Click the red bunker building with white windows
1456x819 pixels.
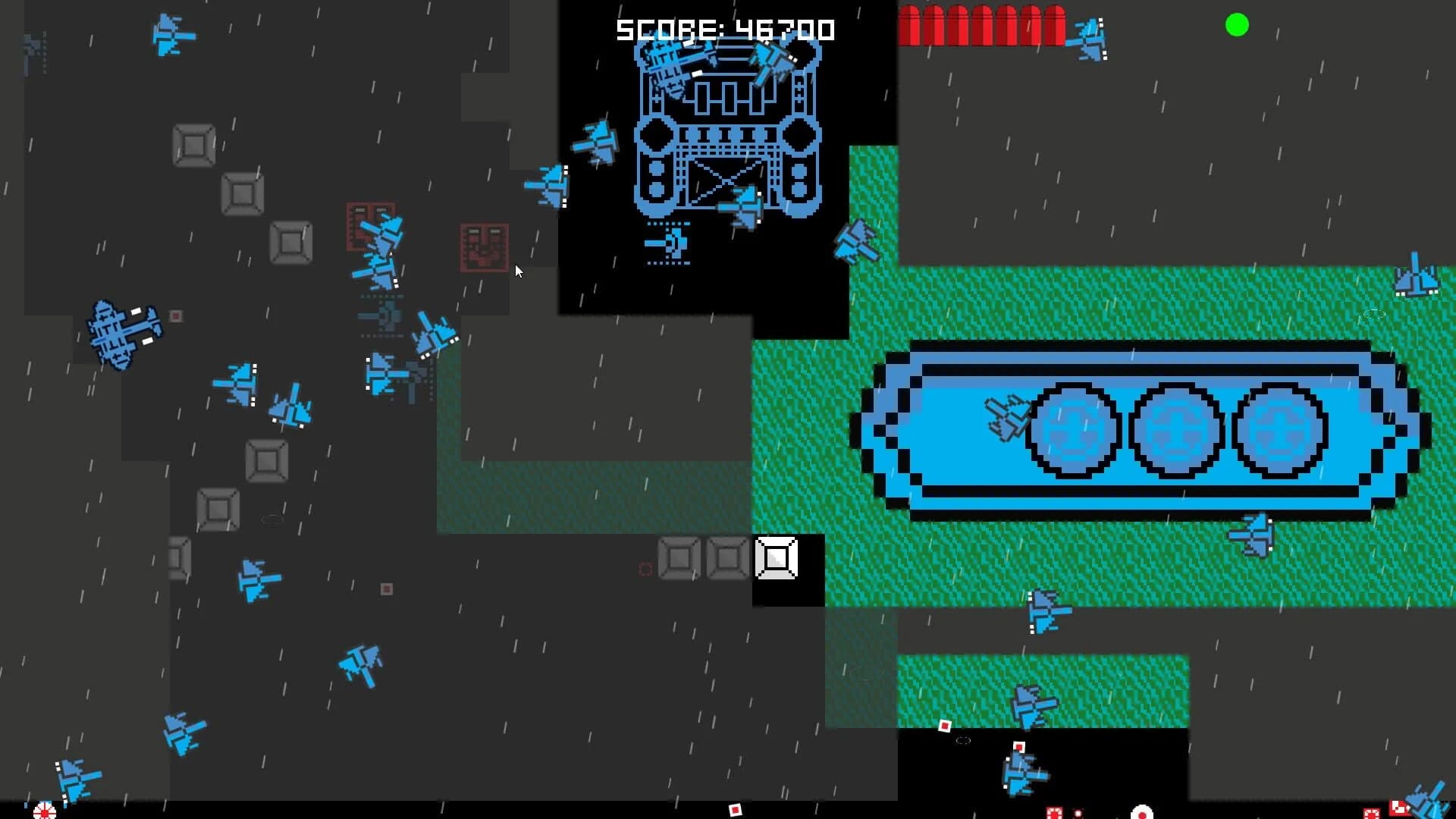372,227
